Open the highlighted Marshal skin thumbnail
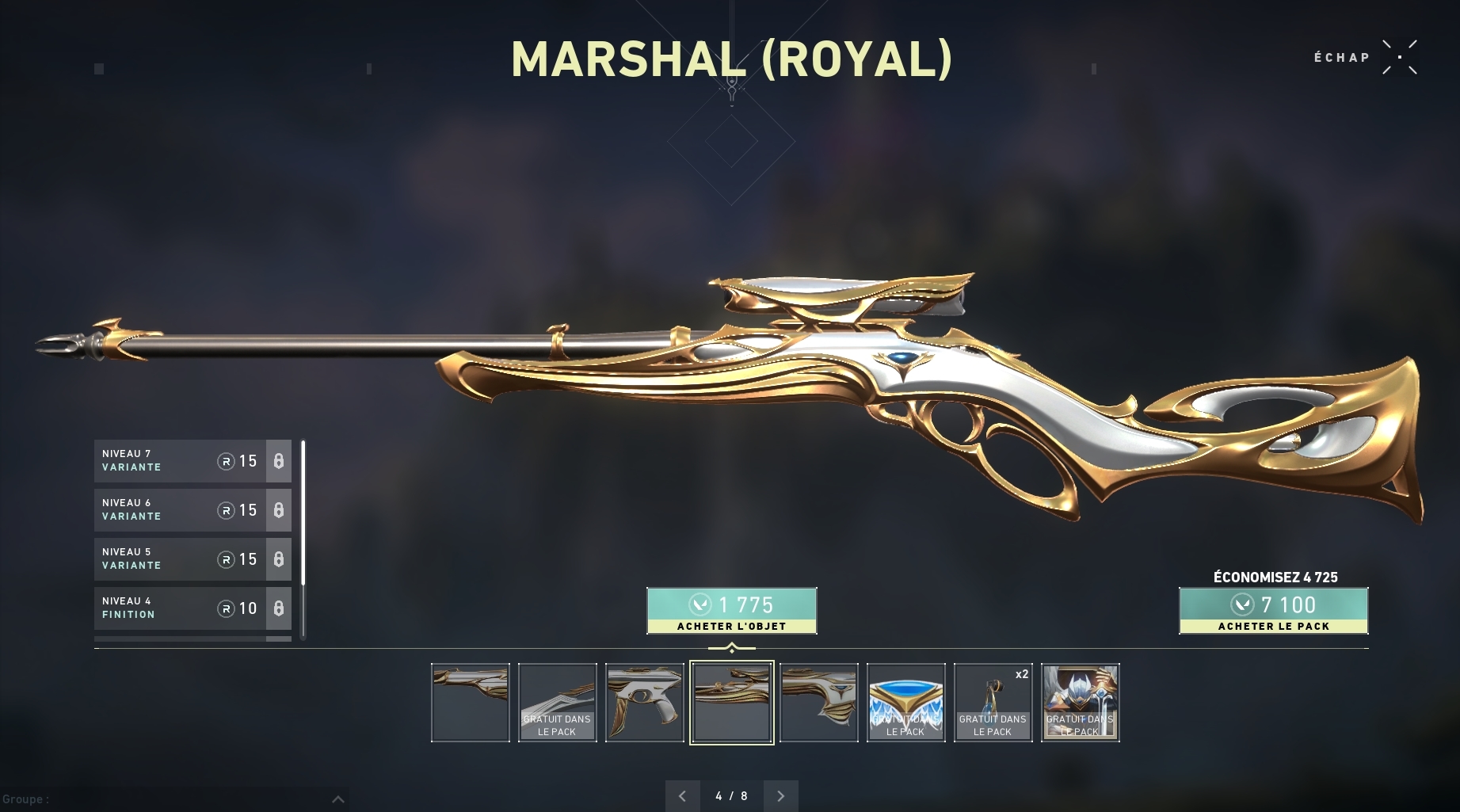The width and height of the screenshot is (1460, 812). [x=731, y=703]
